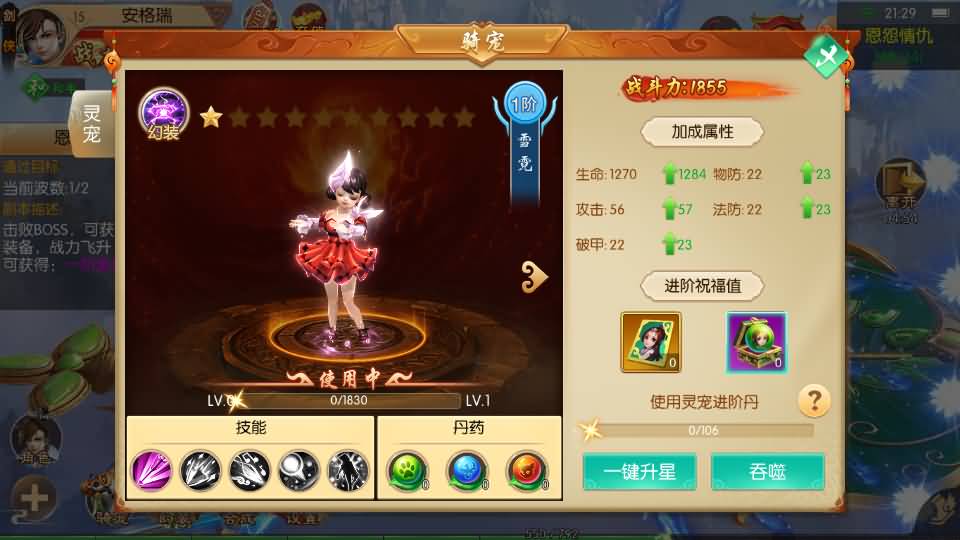Select the blue orb pill
Screen dimensions: 960x540
465,470
